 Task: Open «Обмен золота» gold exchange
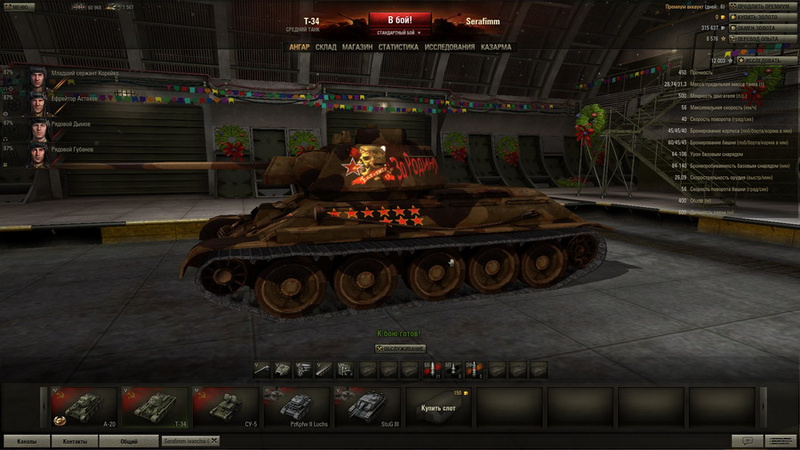(762, 28)
